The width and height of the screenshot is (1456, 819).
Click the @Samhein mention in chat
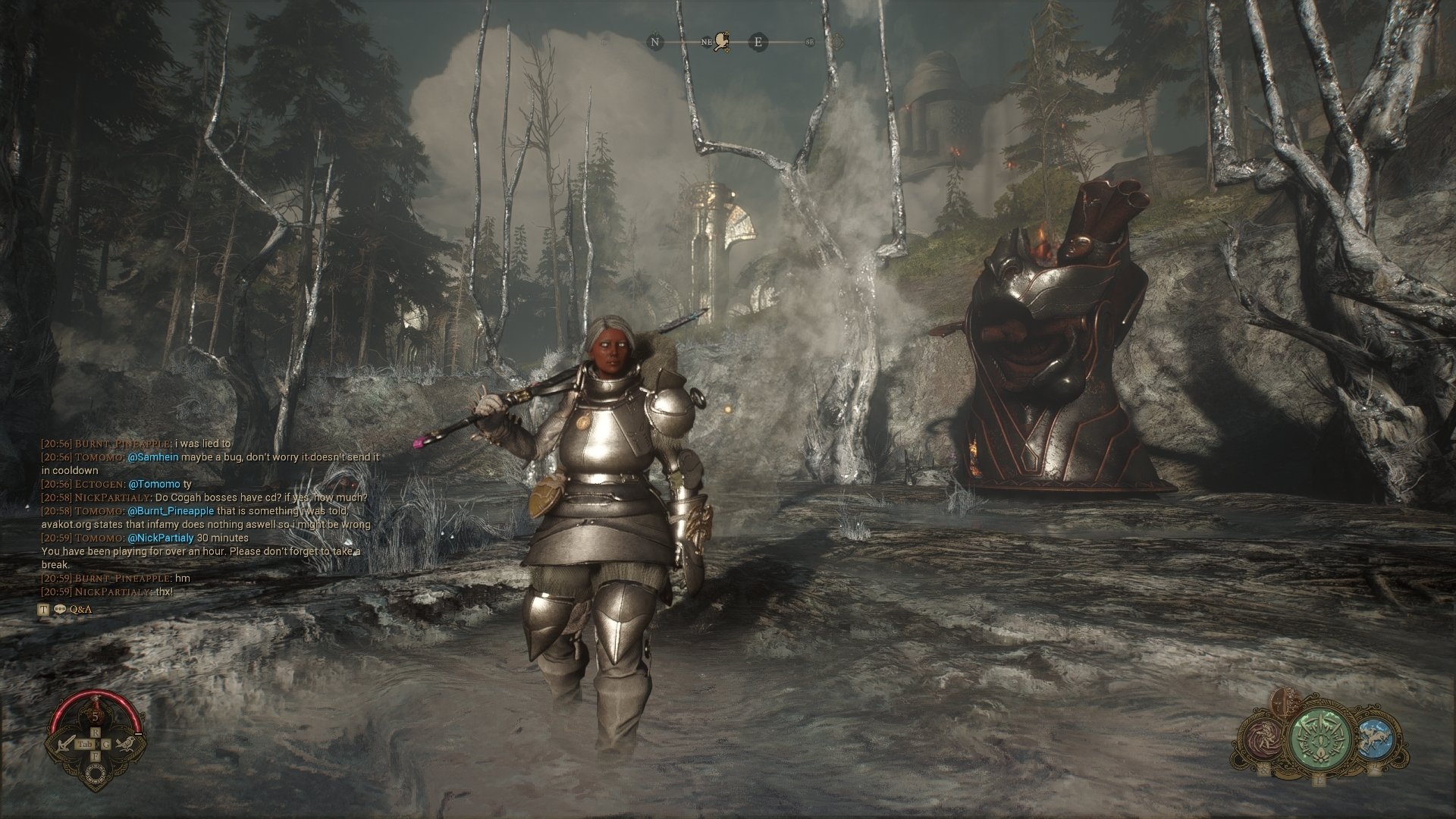tap(152, 457)
